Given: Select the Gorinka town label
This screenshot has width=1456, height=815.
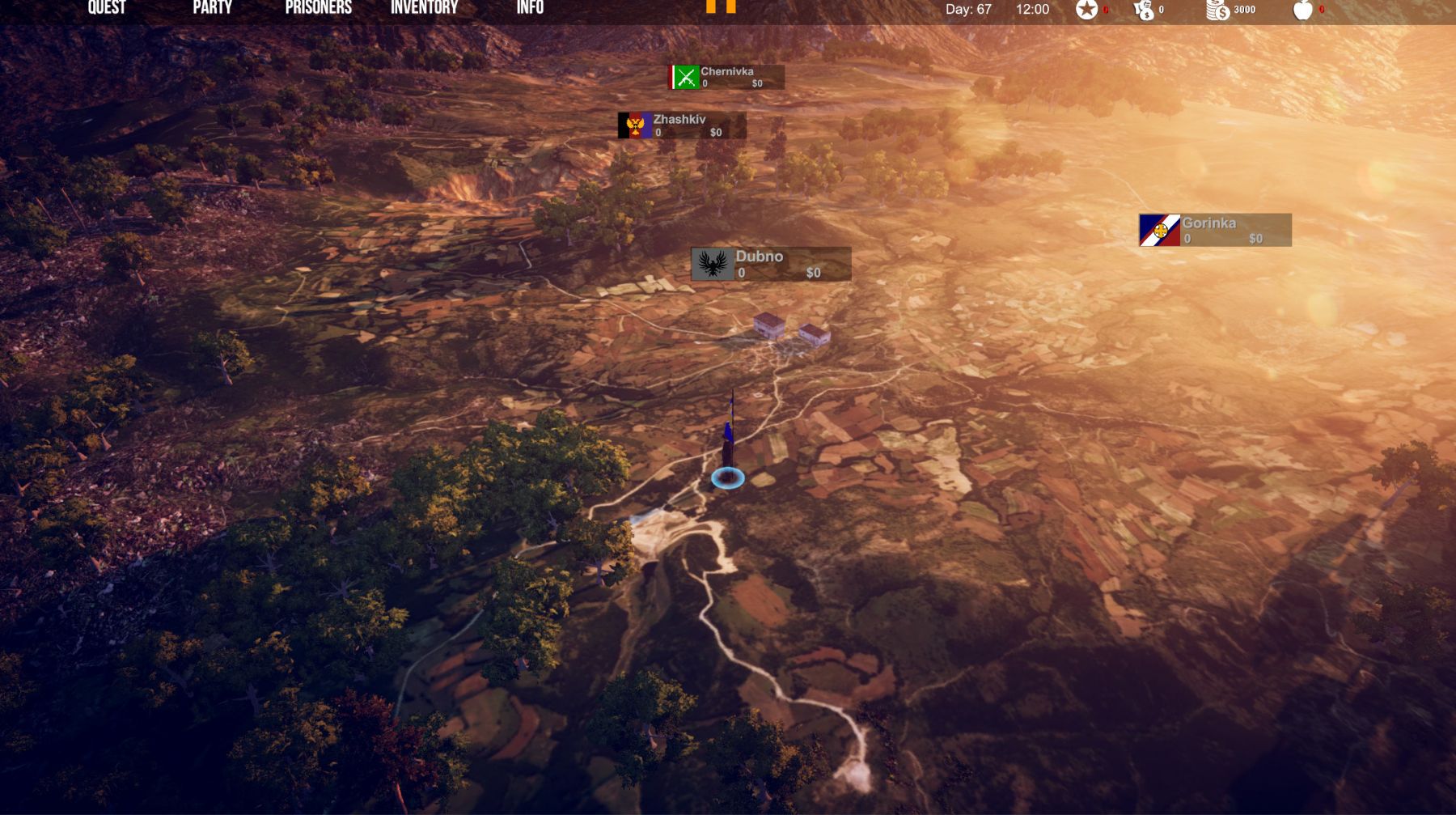Looking at the screenshot, I should tap(1215, 230).
